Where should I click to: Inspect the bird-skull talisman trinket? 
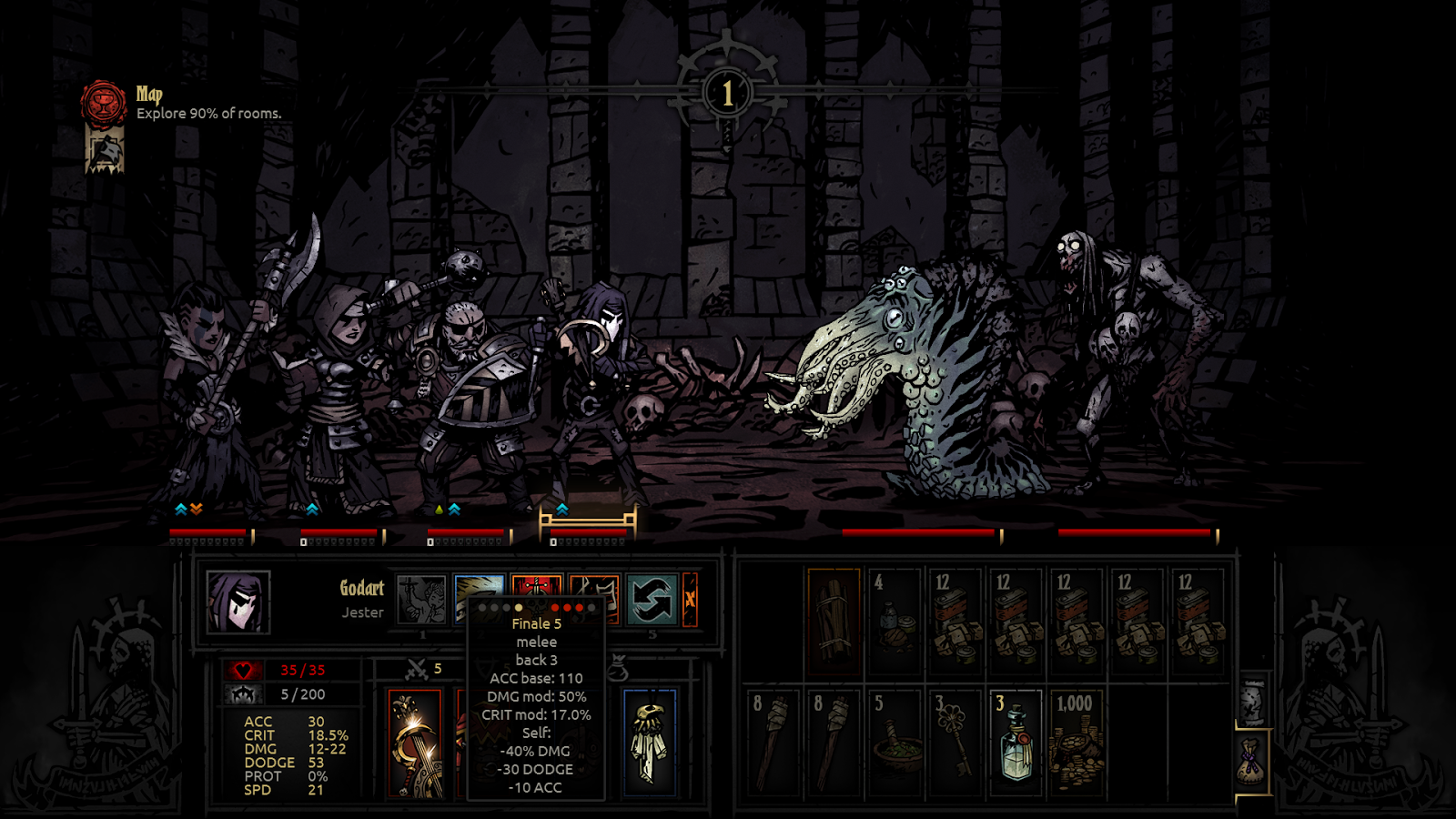(x=649, y=743)
